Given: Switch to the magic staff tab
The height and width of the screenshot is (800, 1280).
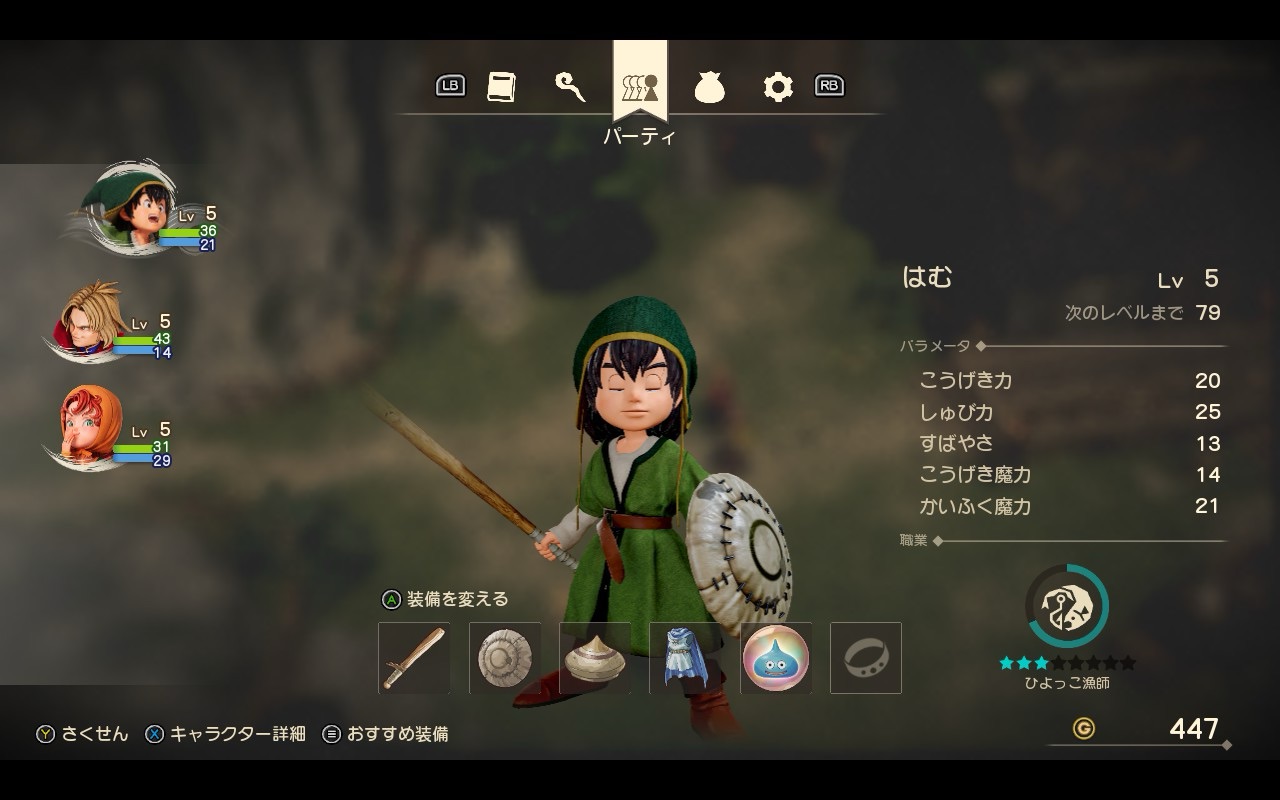Looking at the screenshot, I should coord(570,87).
